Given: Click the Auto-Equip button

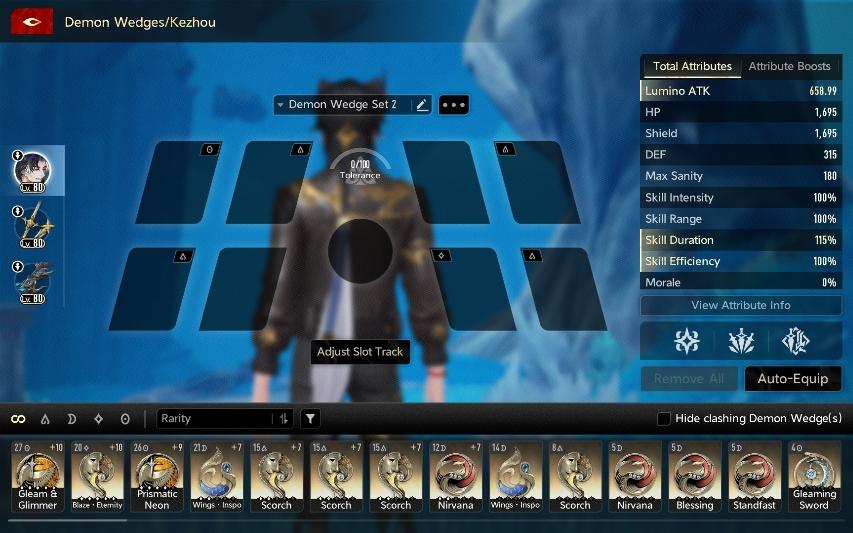Looking at the screenshot, I should 793,379.
